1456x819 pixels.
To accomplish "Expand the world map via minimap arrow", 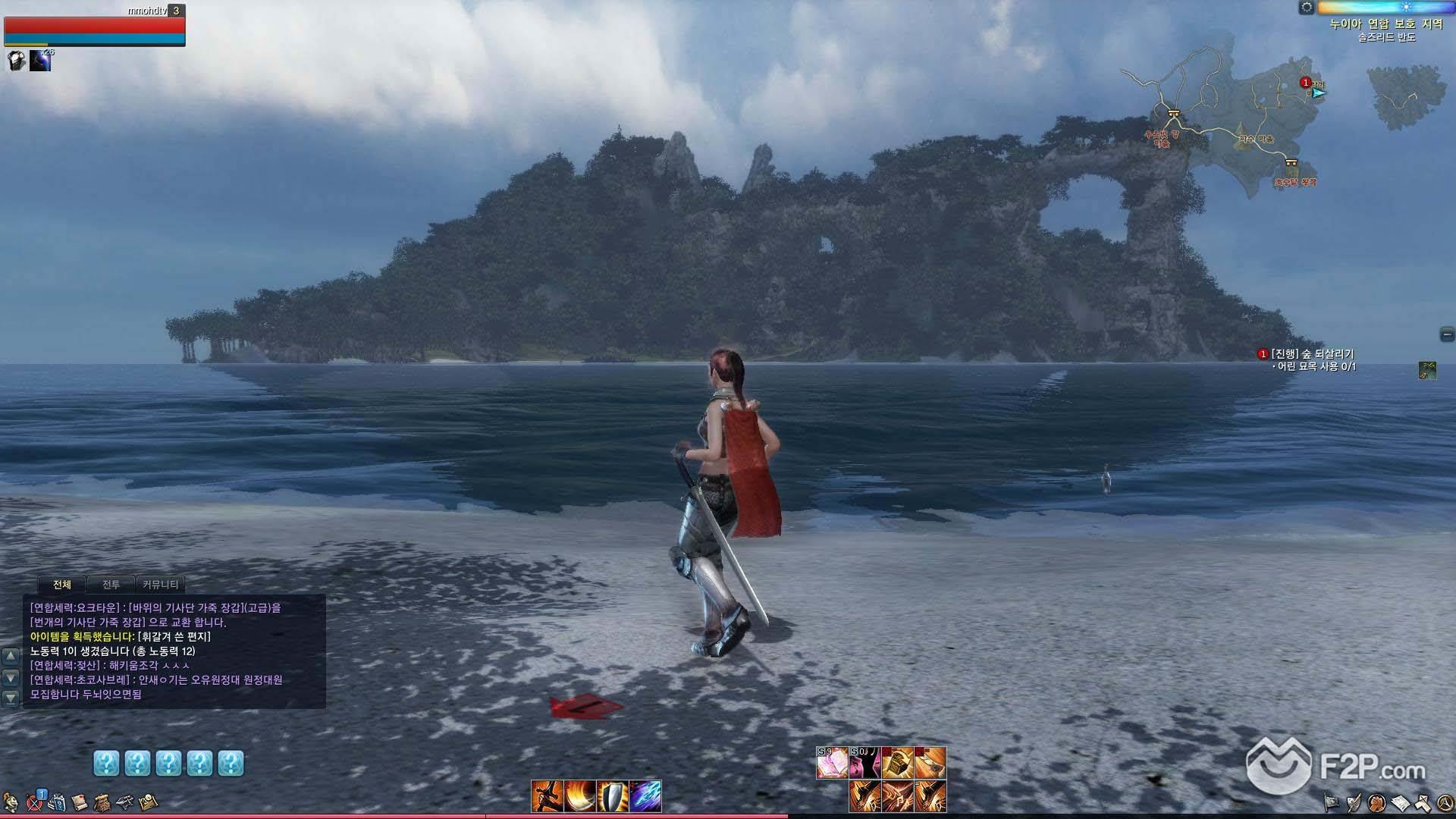I will (1319, 93).
